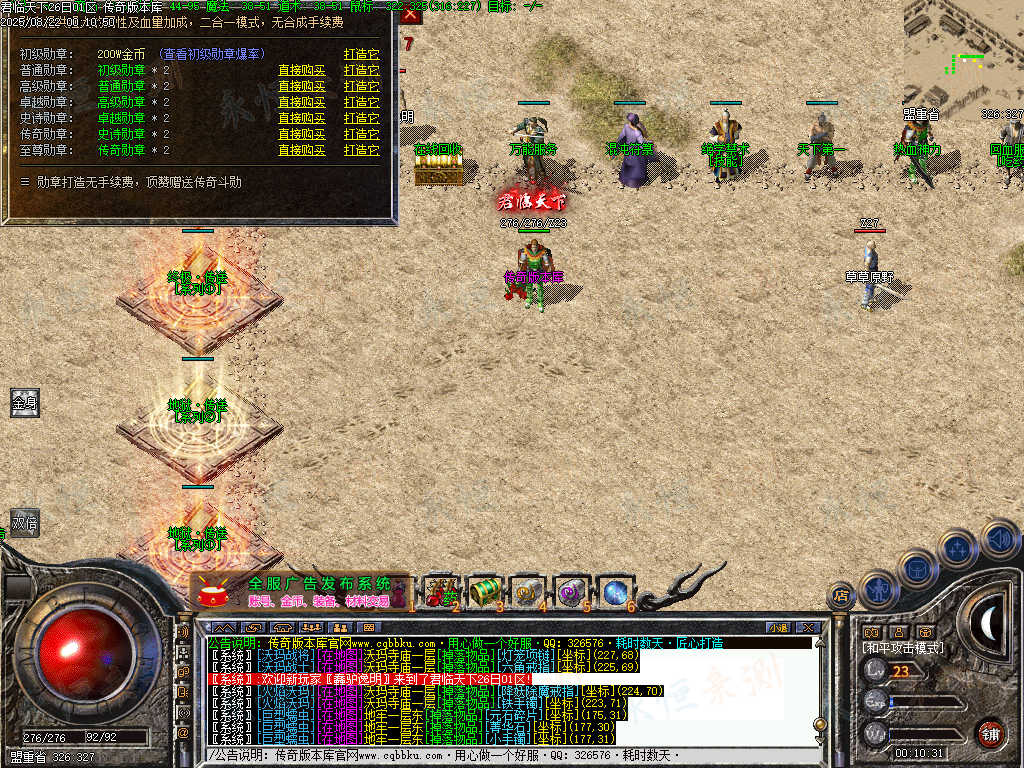Screen dimensions: 1024x768
Task: Close the chat window with the X button
Action: point(808,627)
